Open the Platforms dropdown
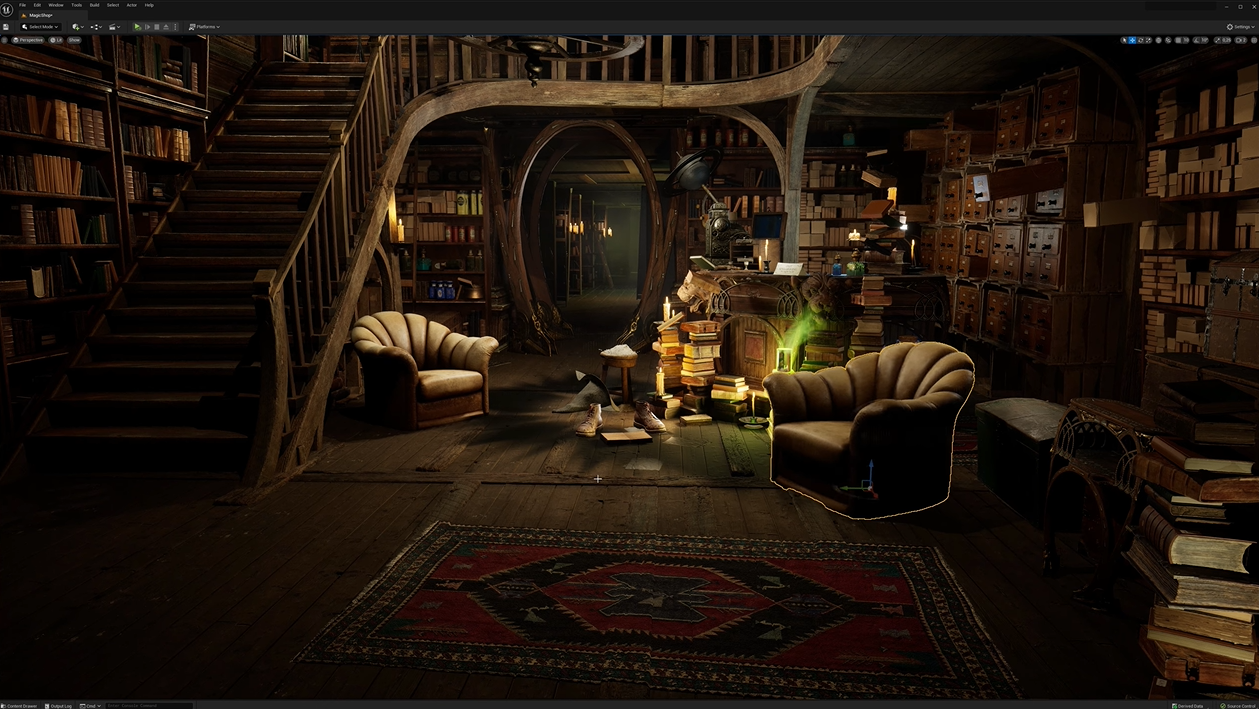Image resolution: width=1259 pixels, height=709 pixels. tap(205, 27)
